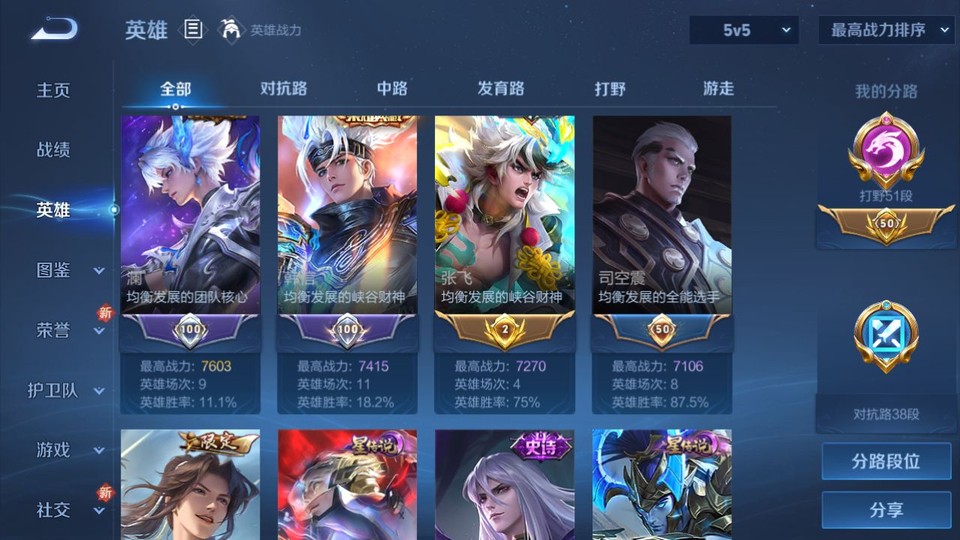The image size is (960, 540).
Task: Switch to the 对抗路 tab
Action: [x=283, y=89]
